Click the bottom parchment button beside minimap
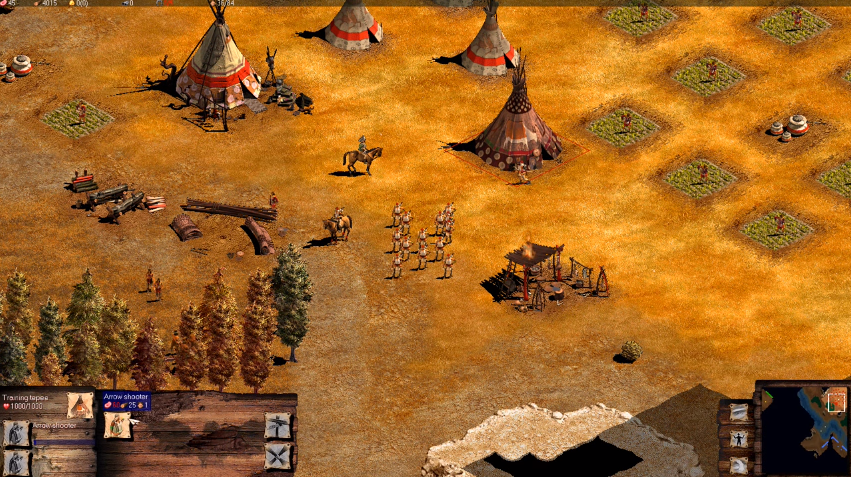Viewport: 851px width, 477px height. [x=738, y=463]
